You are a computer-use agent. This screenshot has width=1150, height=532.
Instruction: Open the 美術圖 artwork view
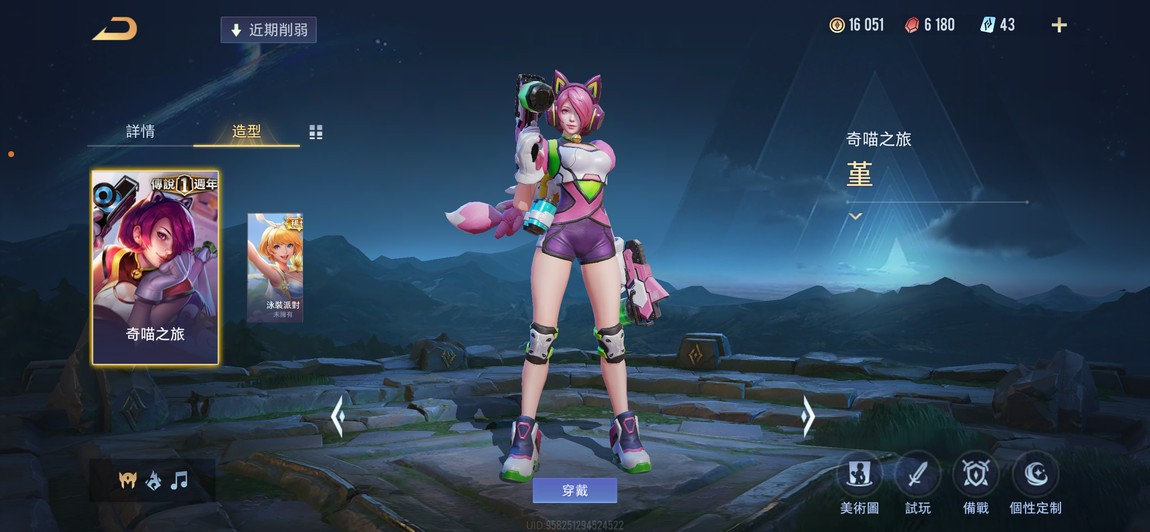pyautogui.click(x=859, y=482)
